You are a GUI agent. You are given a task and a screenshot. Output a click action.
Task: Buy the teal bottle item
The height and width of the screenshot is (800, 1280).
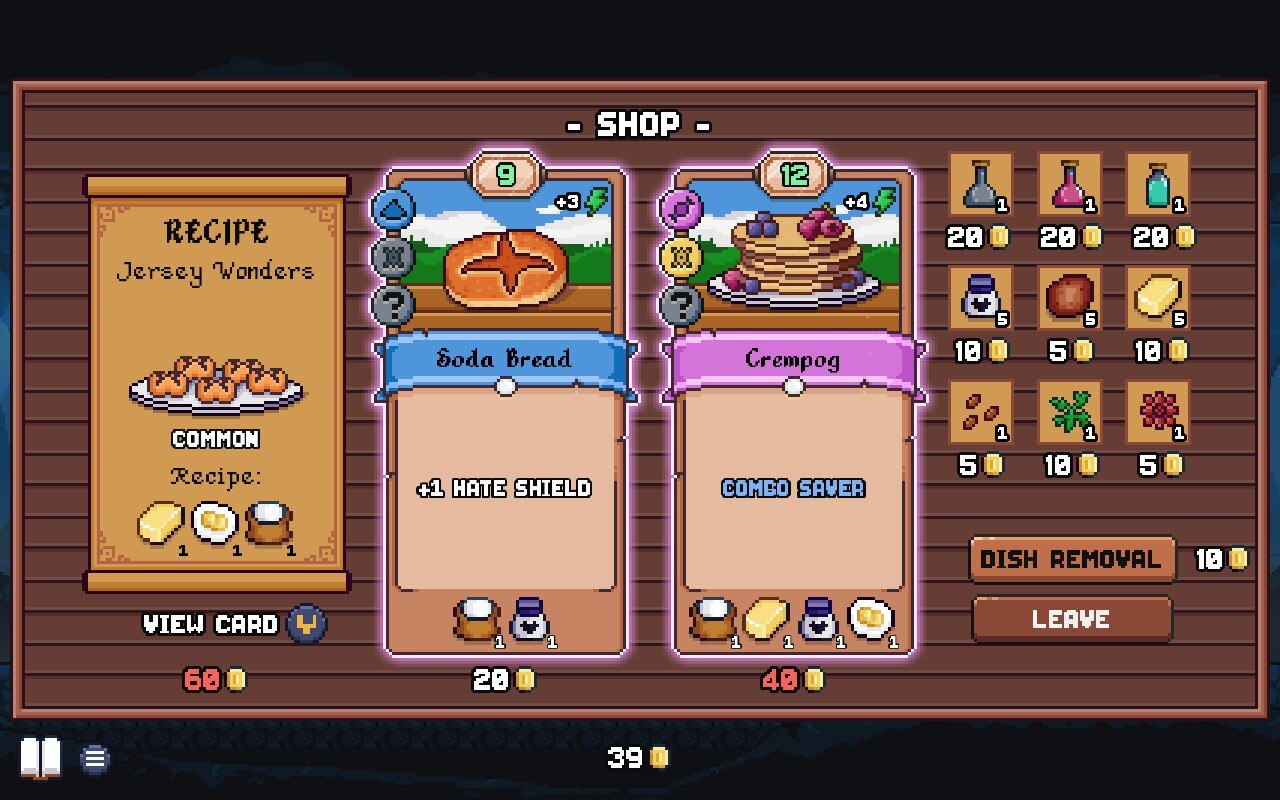click(1157, 185)
